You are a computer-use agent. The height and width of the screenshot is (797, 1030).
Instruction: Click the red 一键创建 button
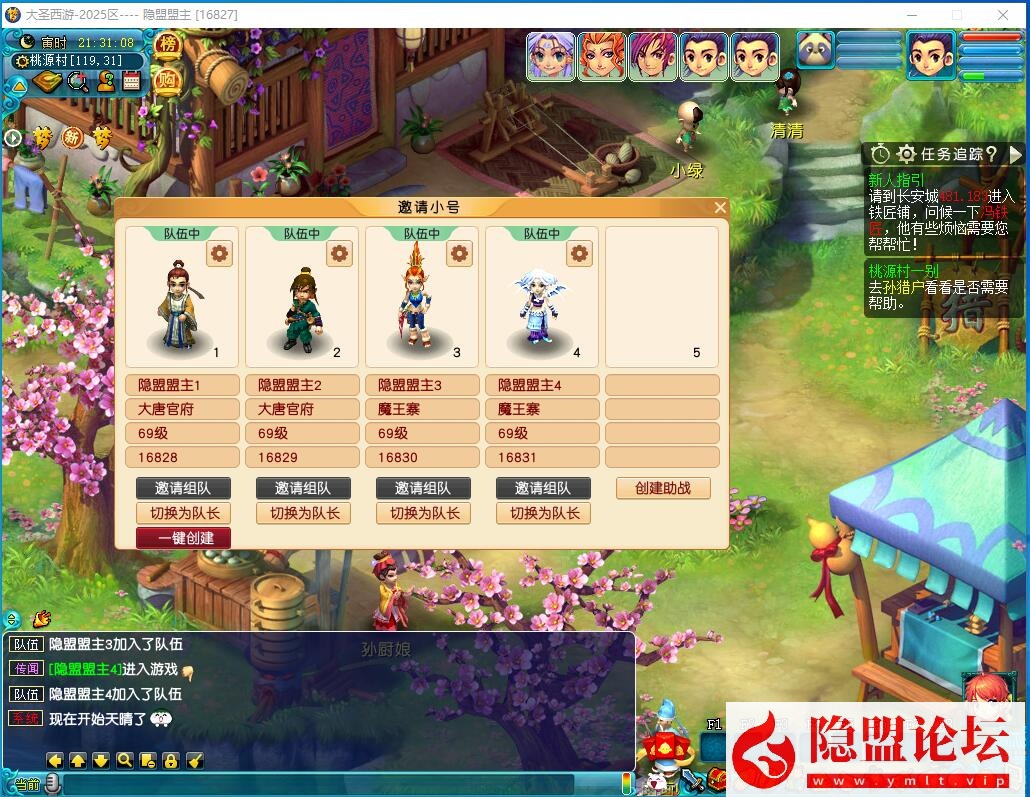(x=183, y=537)
